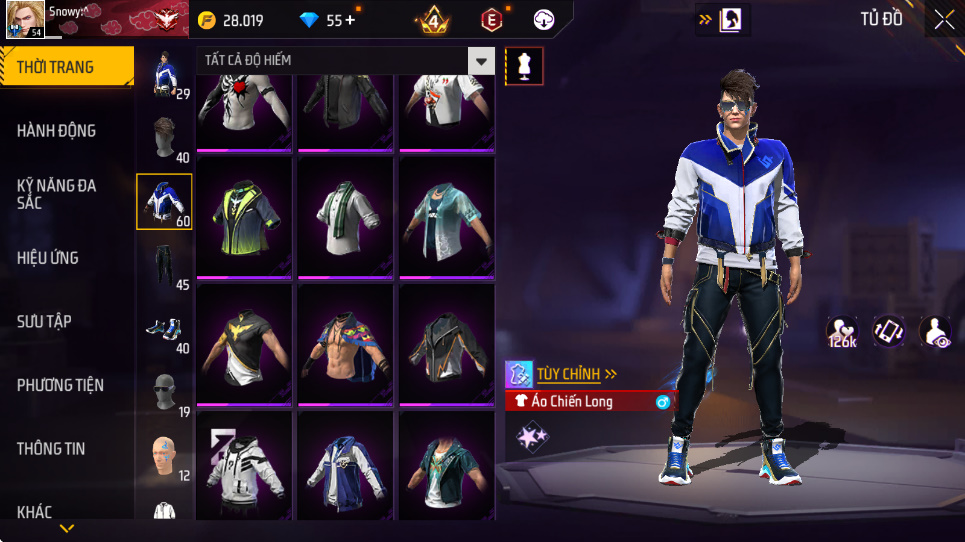The width and height of the screenshot is (965, 542).
Task: Open the Thời Trang tab
Action: click(x=66, y=68)
